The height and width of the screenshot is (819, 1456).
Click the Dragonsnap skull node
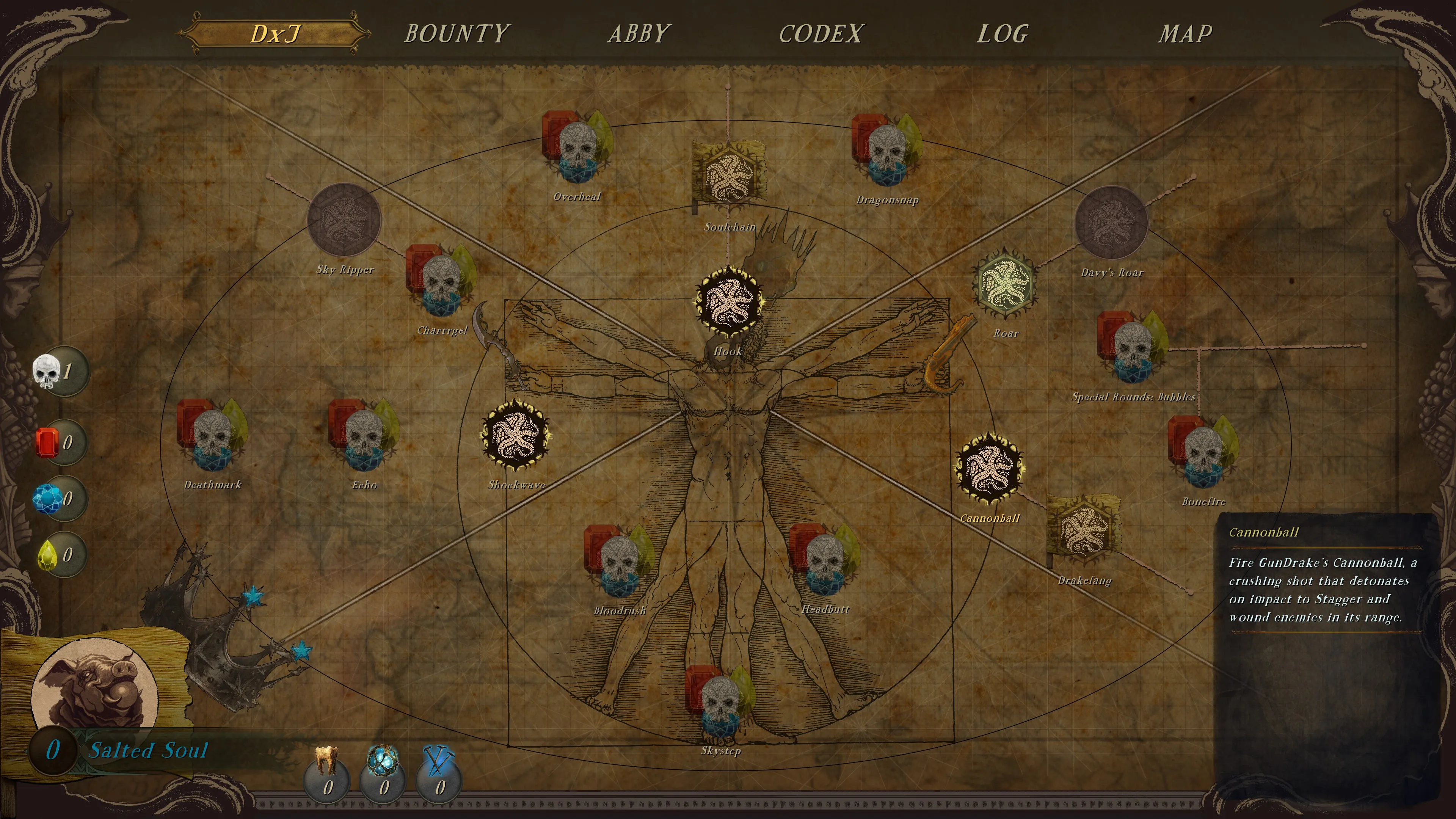[886, 151]
